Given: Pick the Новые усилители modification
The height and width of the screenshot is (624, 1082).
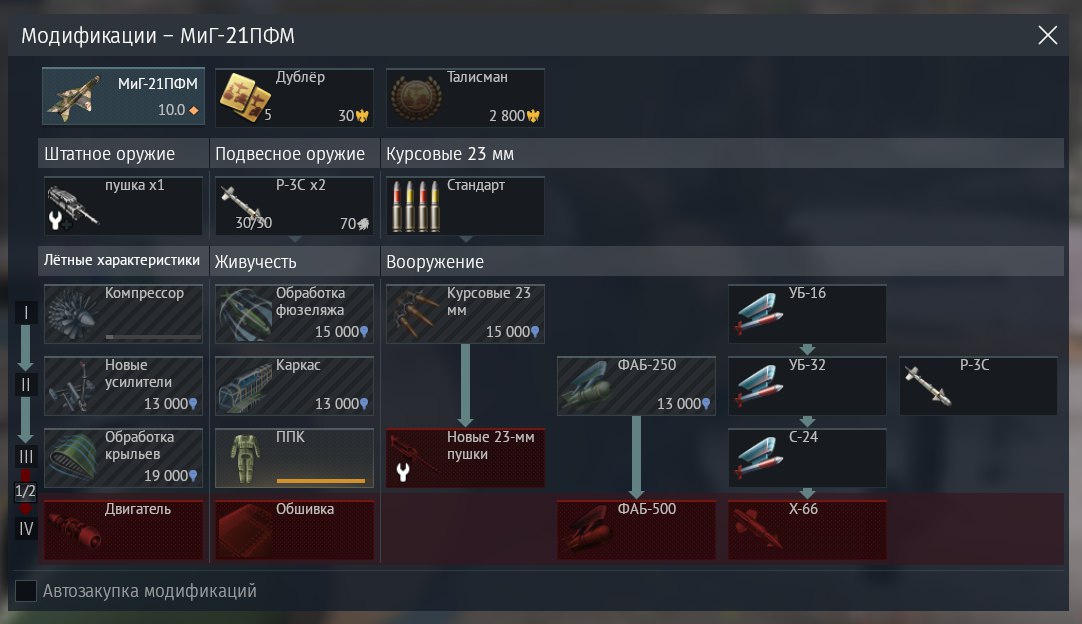Looking at the screenshot, I should 123,386.
